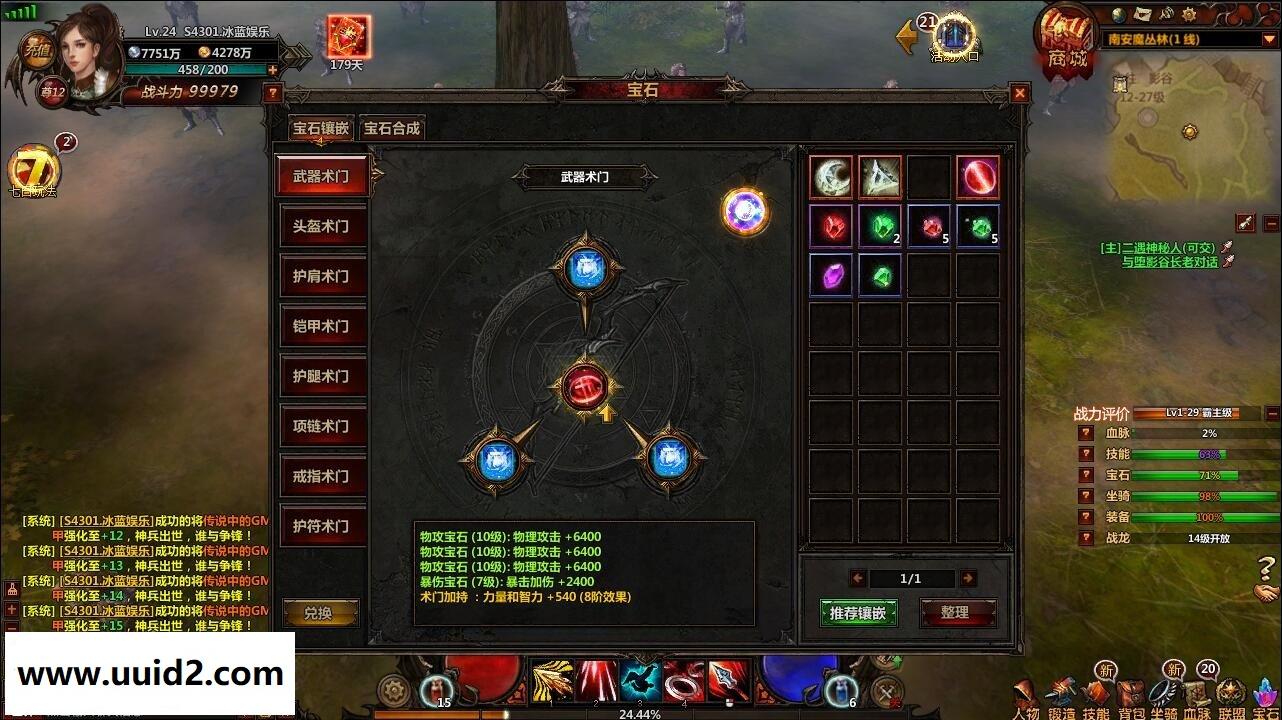Click the next page arrow beside 1/1
The height and width of the screenshot is (720, 1282).
[x=969, y=577]
